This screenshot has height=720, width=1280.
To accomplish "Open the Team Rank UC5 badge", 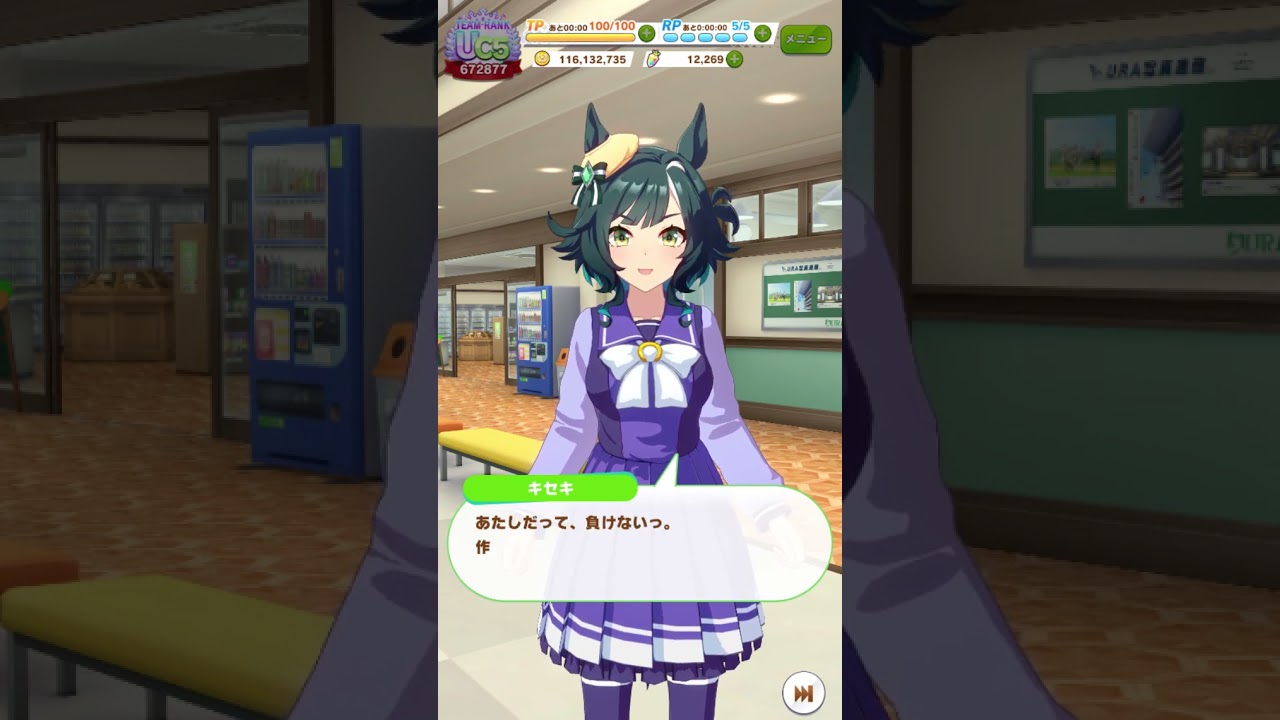I will click(483, 46).
